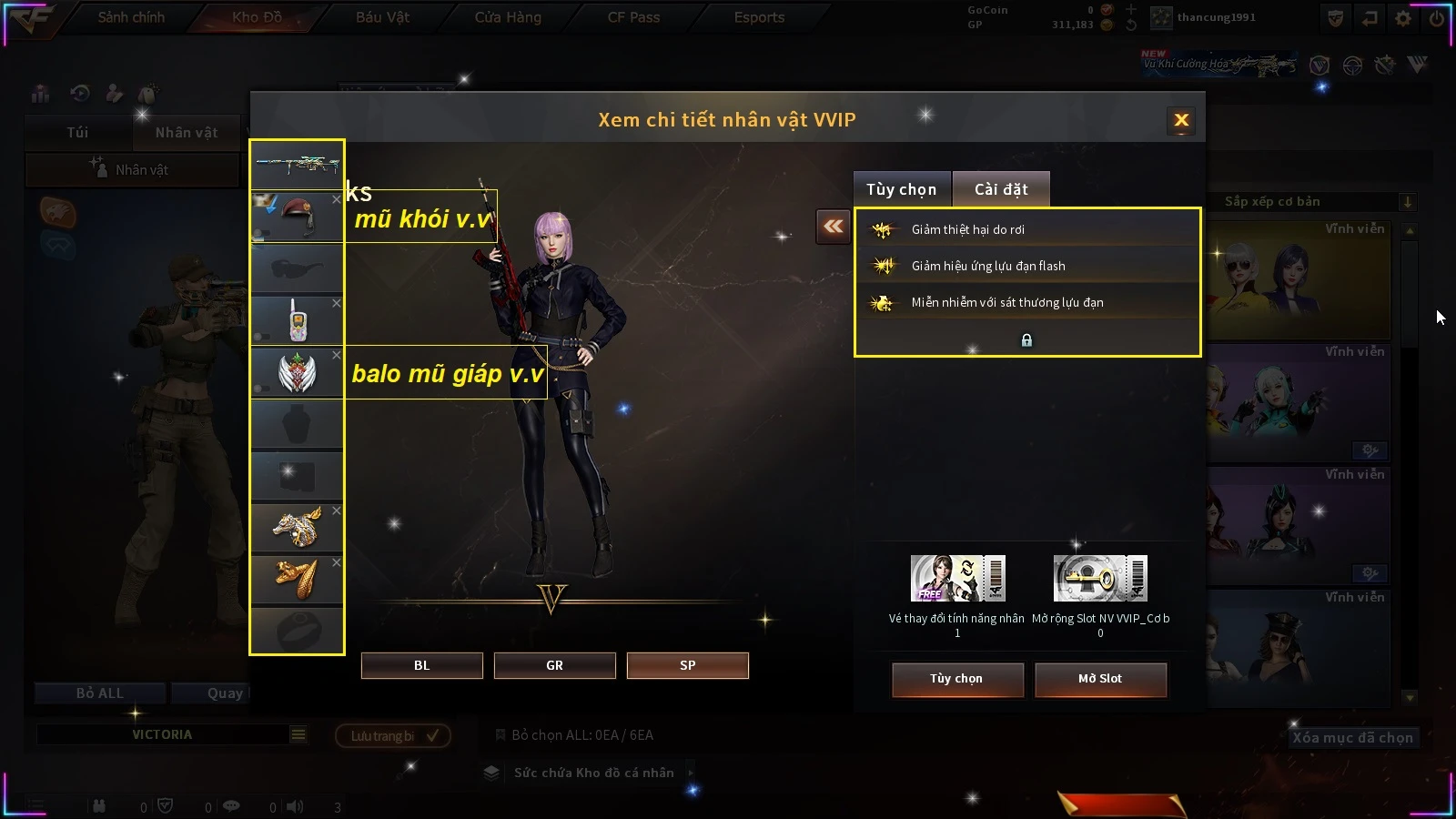Choose the Giảm hiệu ứng lựu đạn flash perk
Viewport: 1456px width, 819px height.
pyautogui.click(x=1026, y=266)
